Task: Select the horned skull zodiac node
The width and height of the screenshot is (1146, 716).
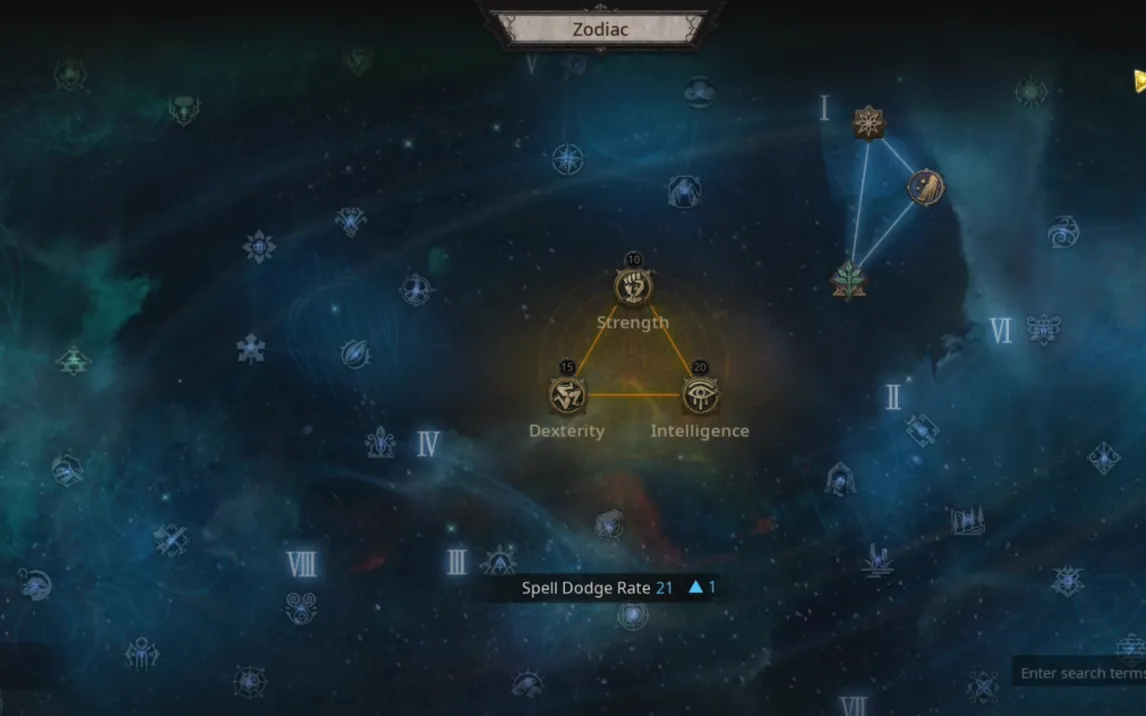Action: click(x=183, y=109)
